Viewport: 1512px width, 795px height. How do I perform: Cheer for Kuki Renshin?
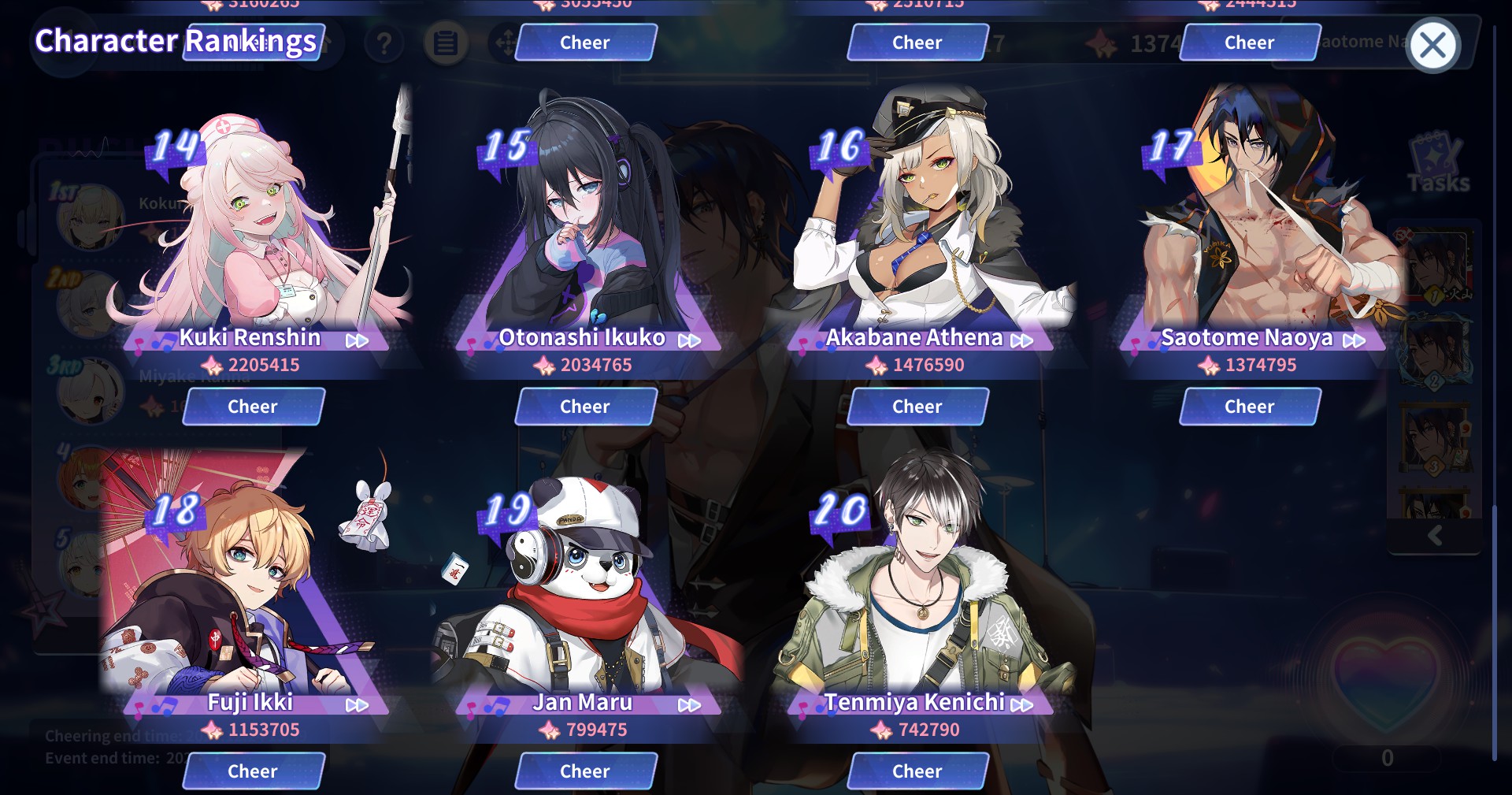[253, 407]
